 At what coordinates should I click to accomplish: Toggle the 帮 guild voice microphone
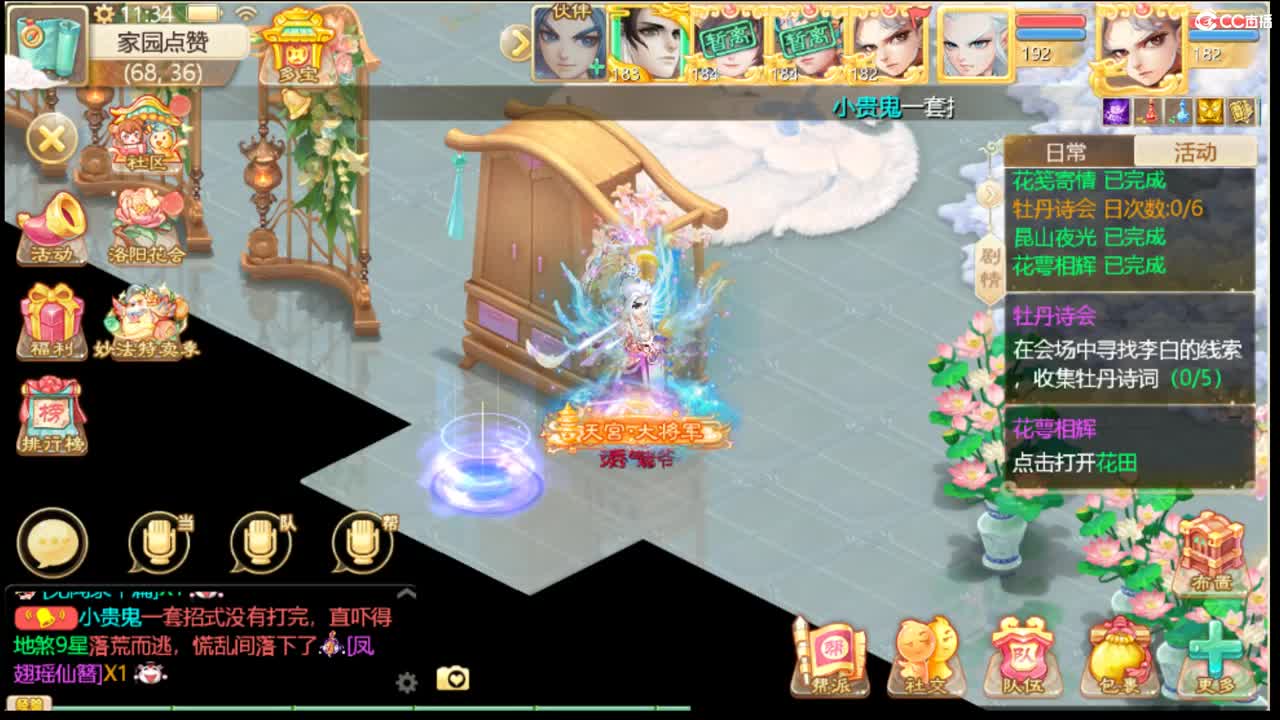(x=362, y=542)
